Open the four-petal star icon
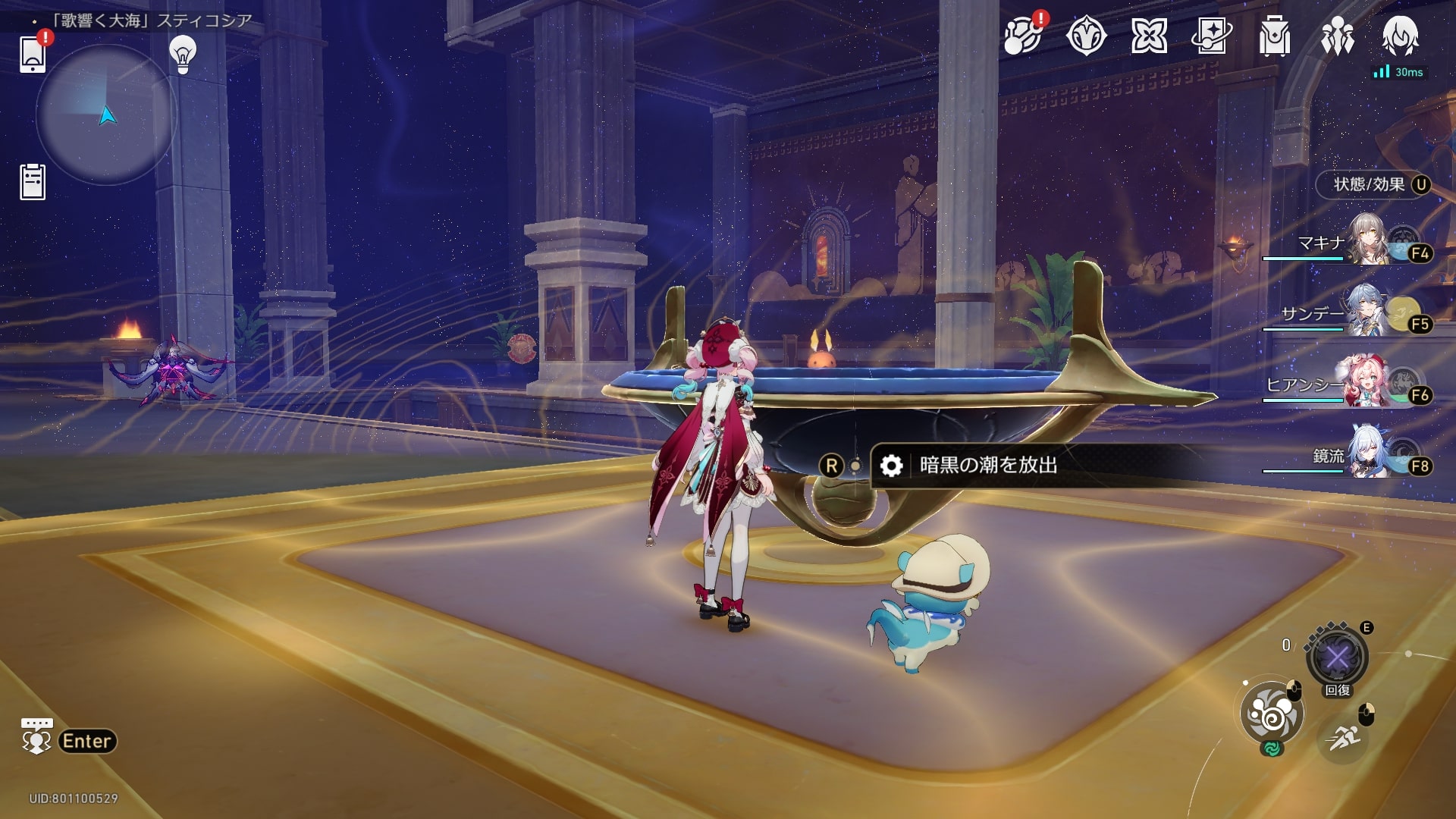1456x819 pixels. pos(1149,36)
